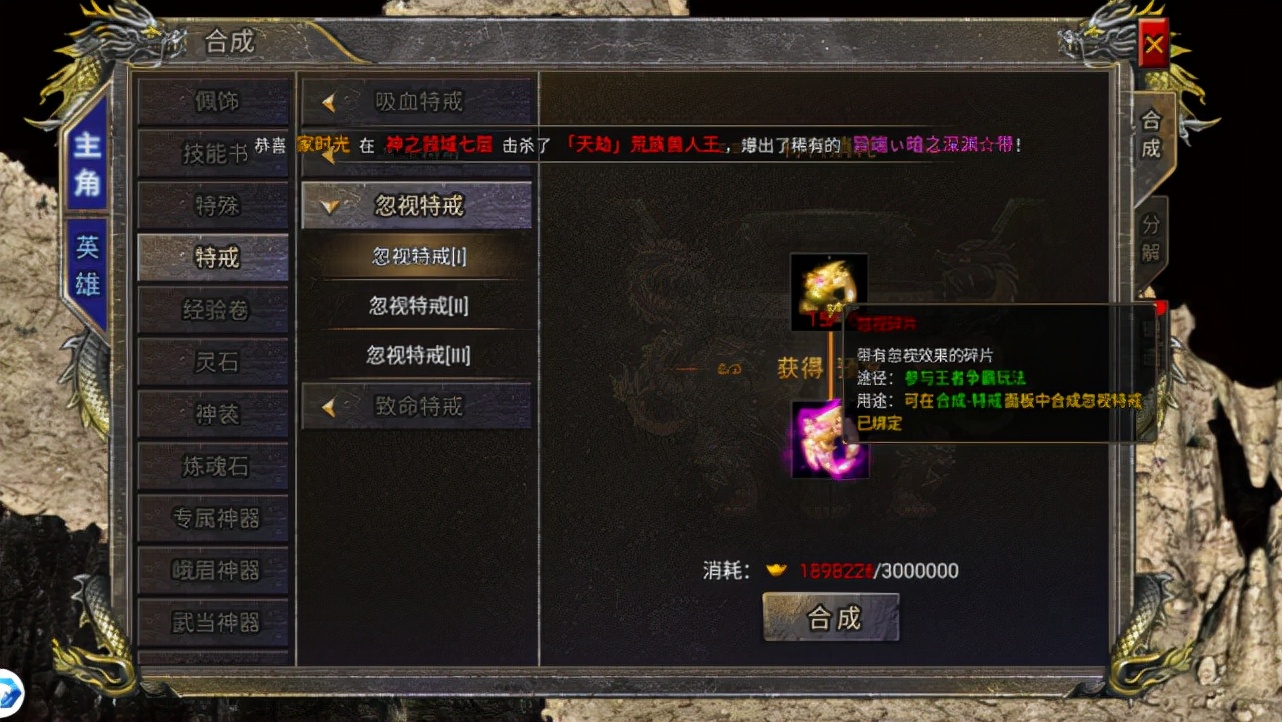Choose the 灵石 spirit stone category
Image resolution: width=1282 pixels, height=722 pixels.
pyautogui.click(x=213, y=362)
